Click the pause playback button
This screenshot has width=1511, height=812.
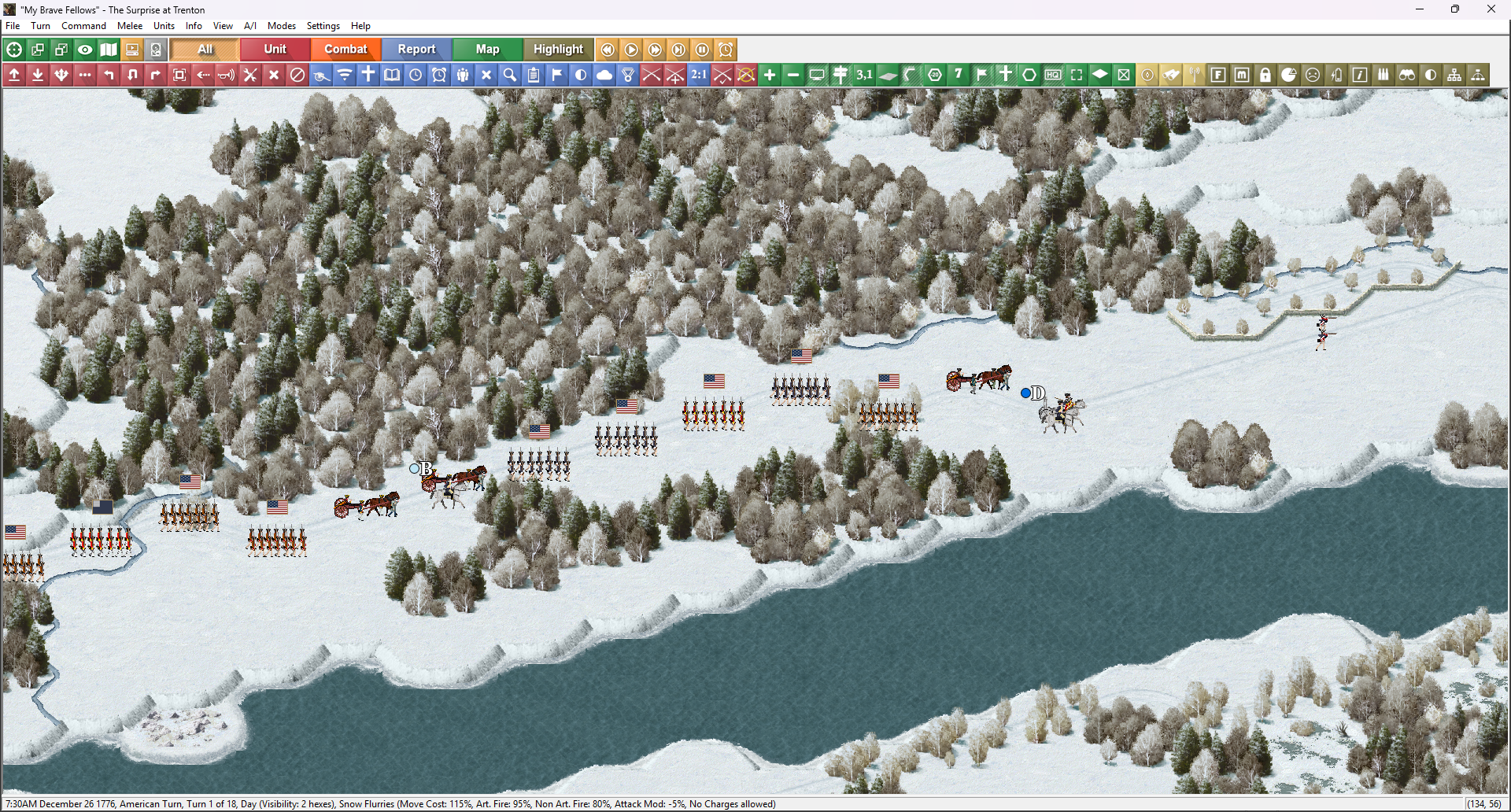[702, 50]
